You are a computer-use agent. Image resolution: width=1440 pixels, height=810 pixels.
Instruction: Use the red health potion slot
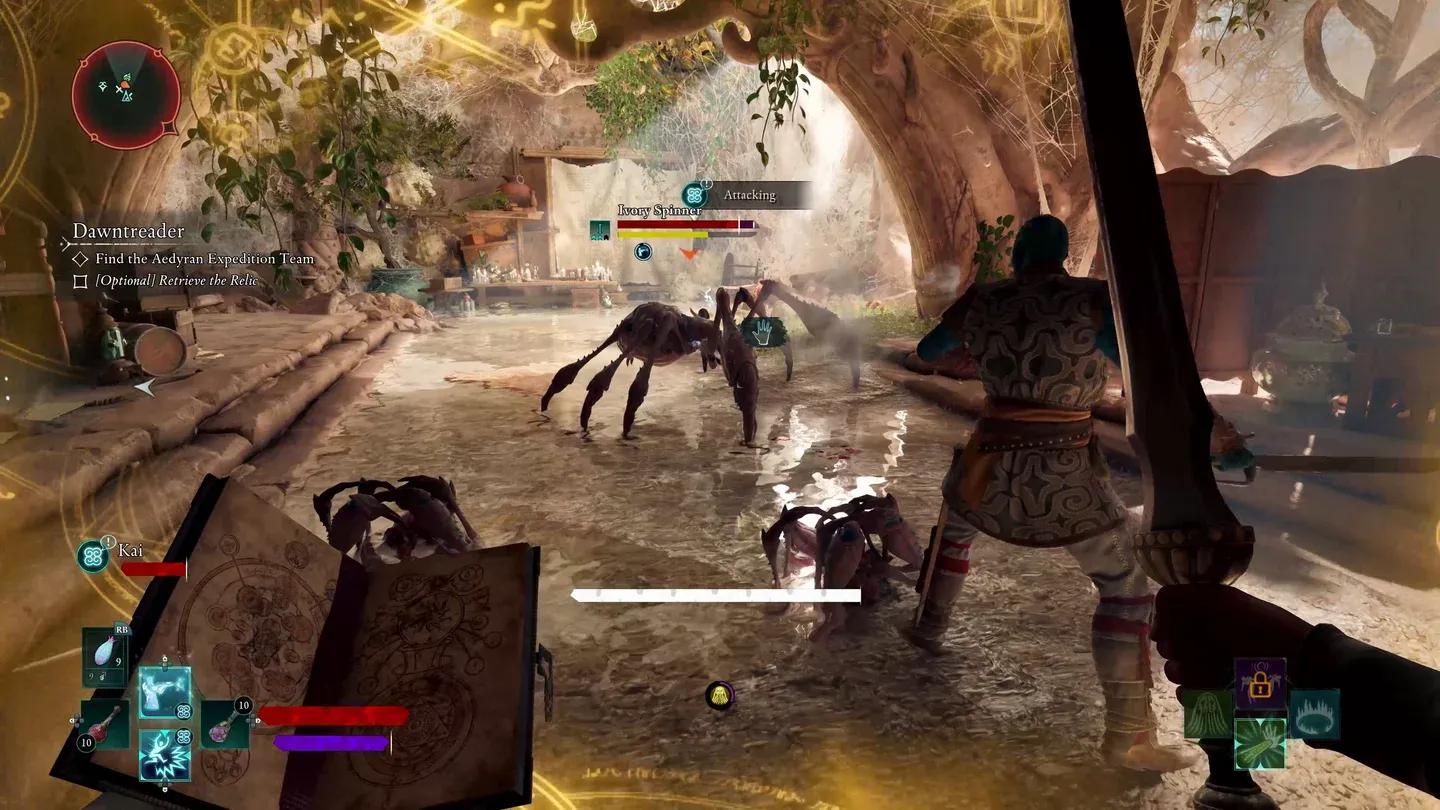tap(104, 724)
